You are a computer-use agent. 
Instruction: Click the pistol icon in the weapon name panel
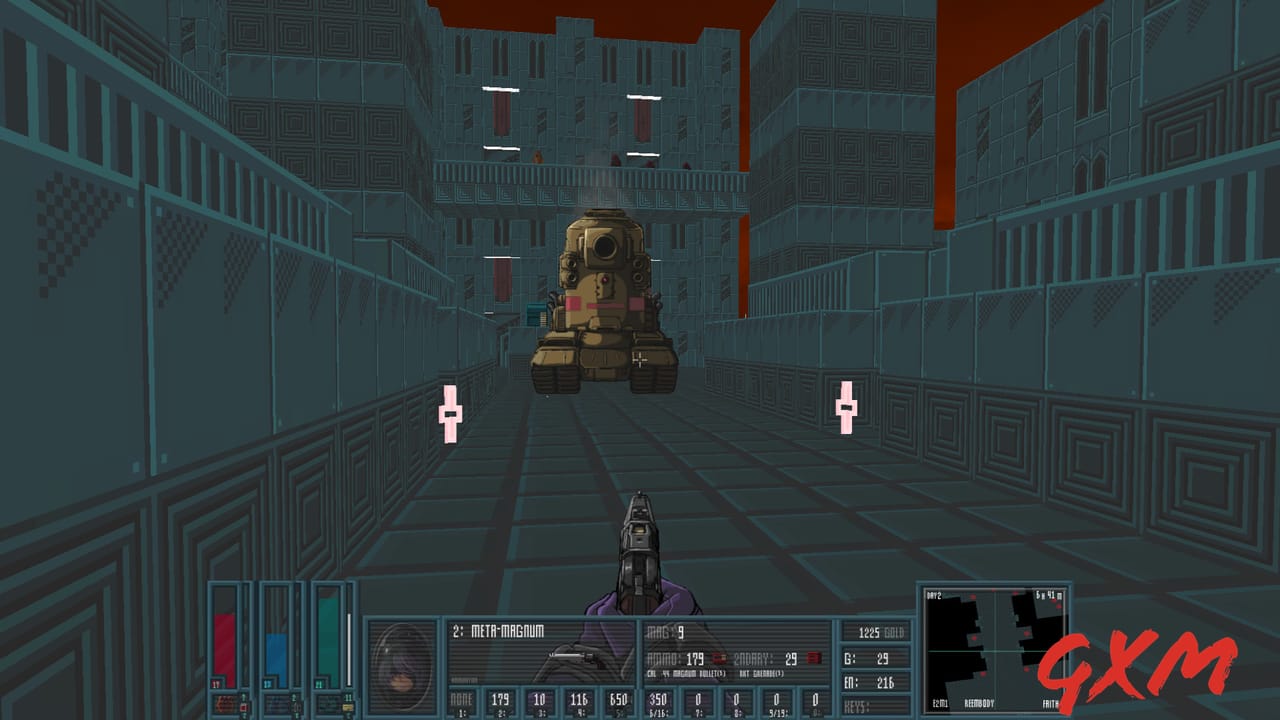coord(576,658)
